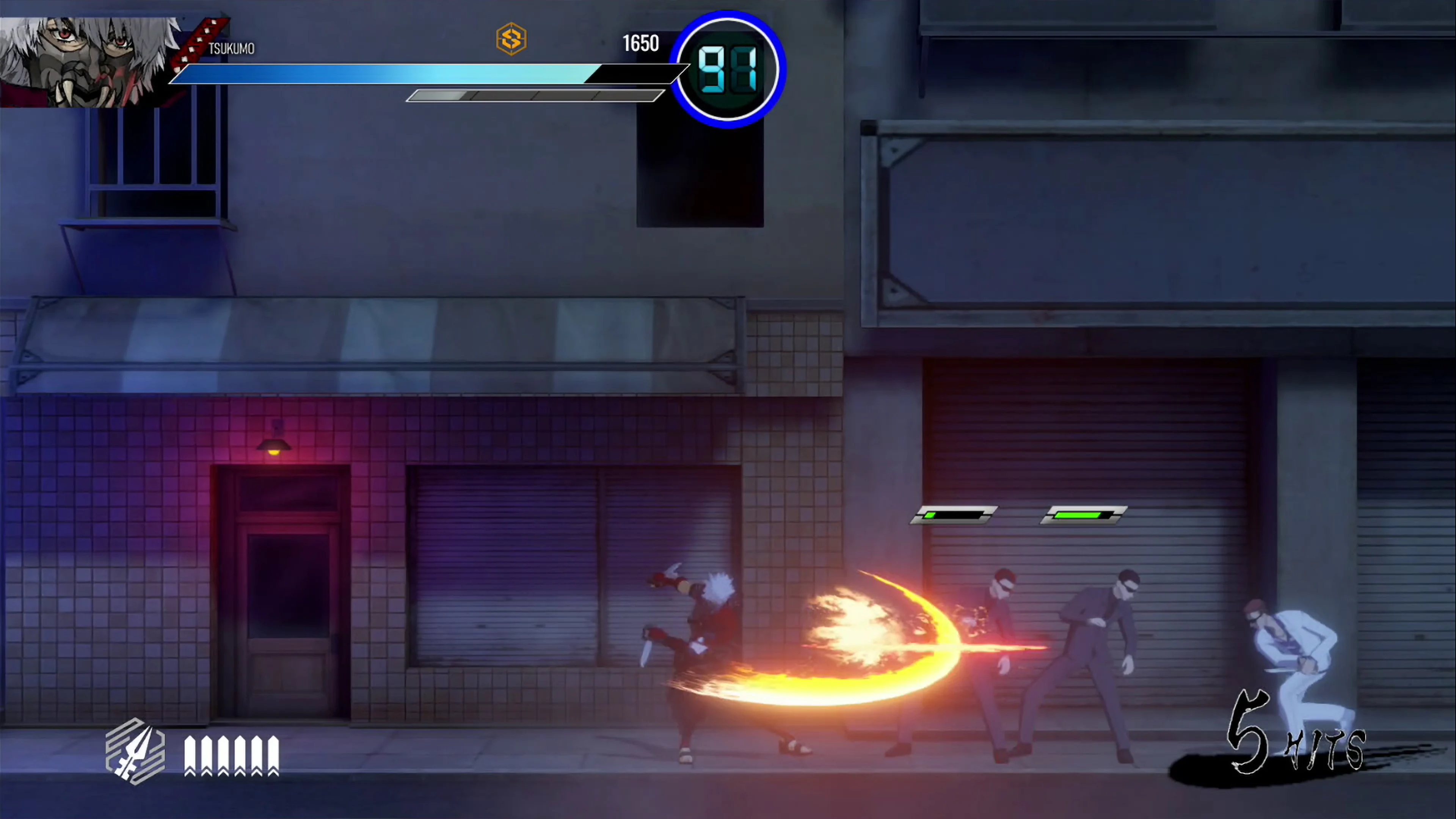Viewport: 1456px width, 819px height.
Task: Click the score value 1650
Action: [640, 44]
